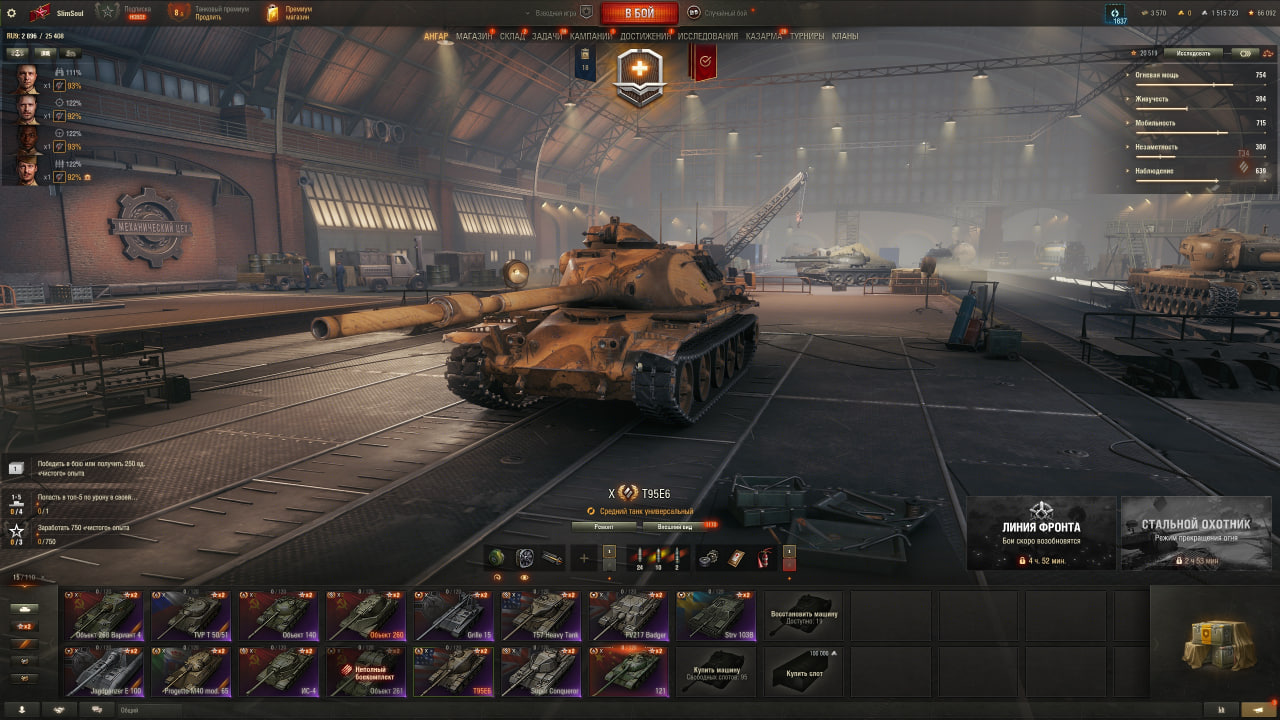Image resolution: width=1280 pixels, height=720 pixels.
Task: Click the chat bubbles icon bottom left
Action: tap(96, 710)
